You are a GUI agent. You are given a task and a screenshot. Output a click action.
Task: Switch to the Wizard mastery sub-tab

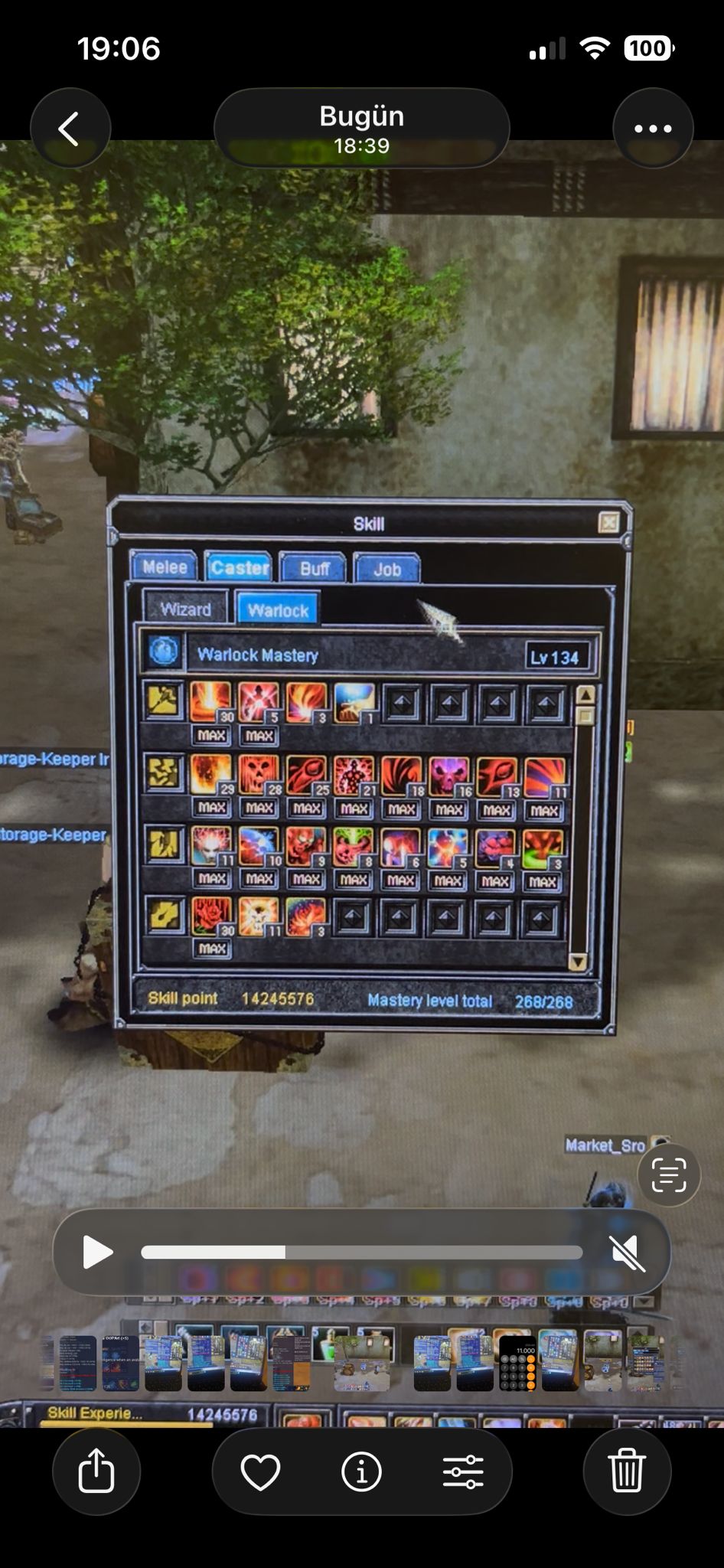tap(185, 609)
